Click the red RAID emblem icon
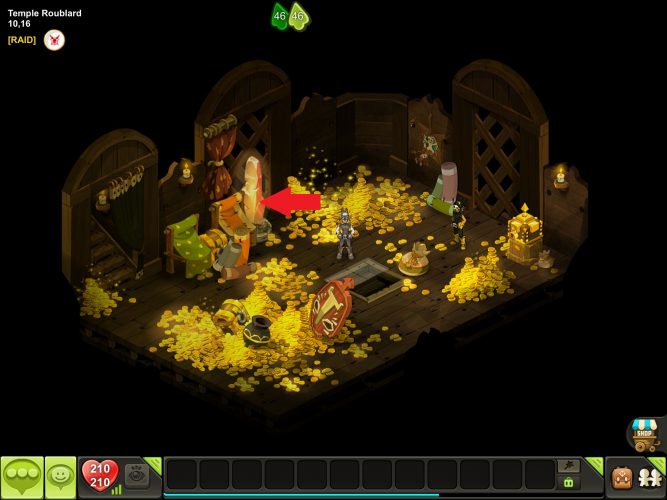The width and height of the screenshot is (667, 500). click(54, 40)
